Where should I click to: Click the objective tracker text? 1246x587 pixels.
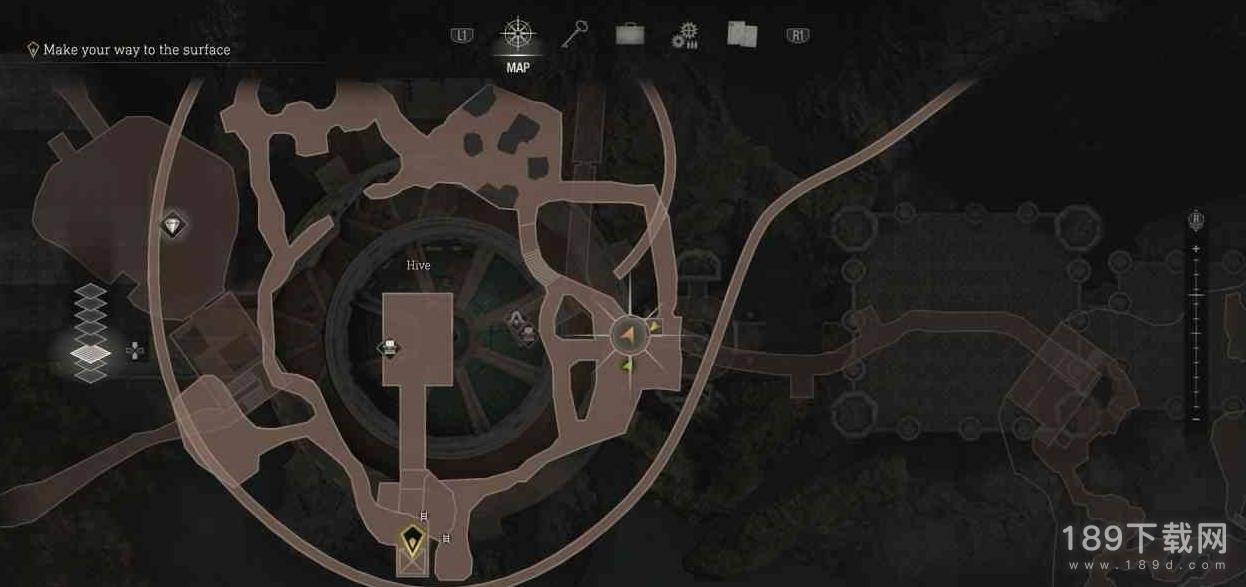tap(137, 50)
